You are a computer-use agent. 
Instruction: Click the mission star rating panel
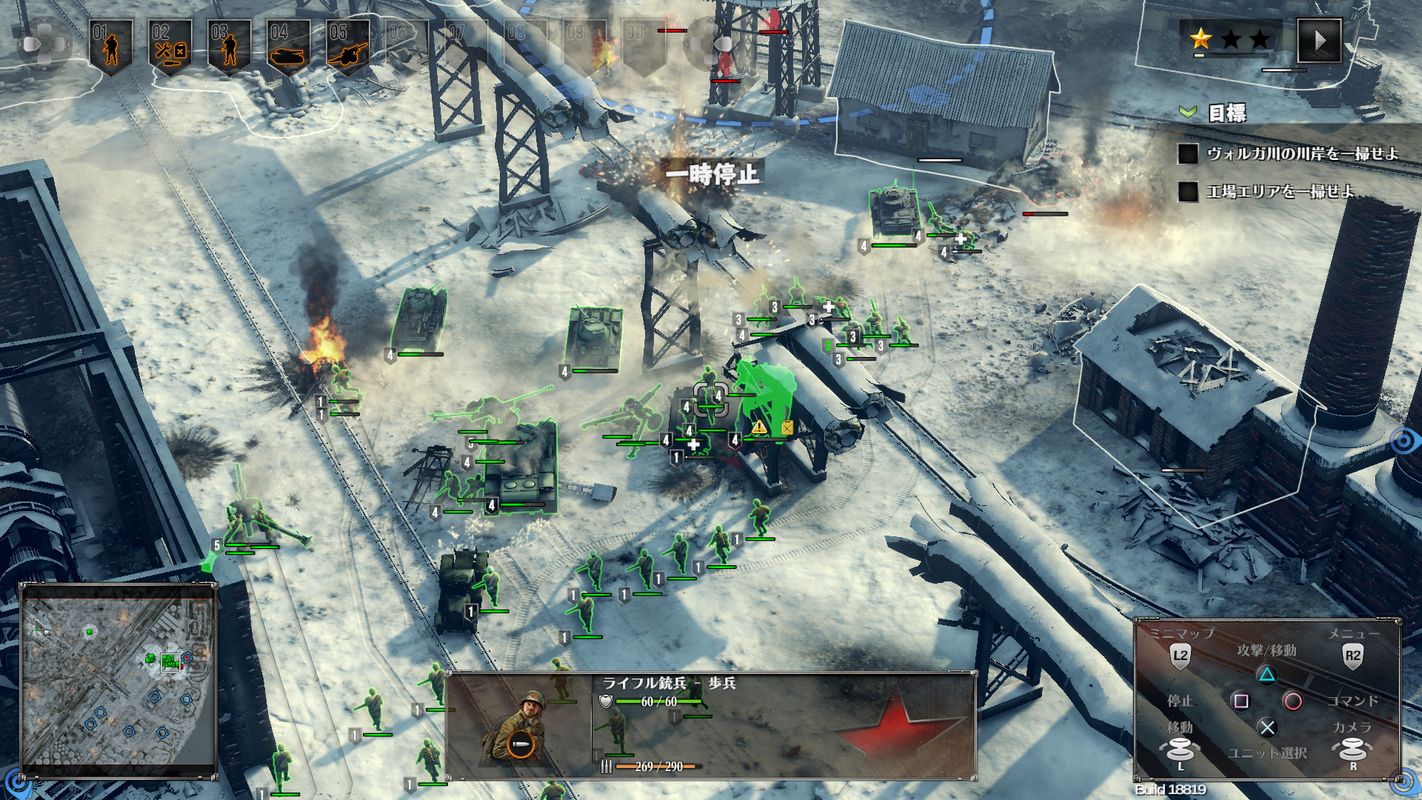click(1230, 40)
